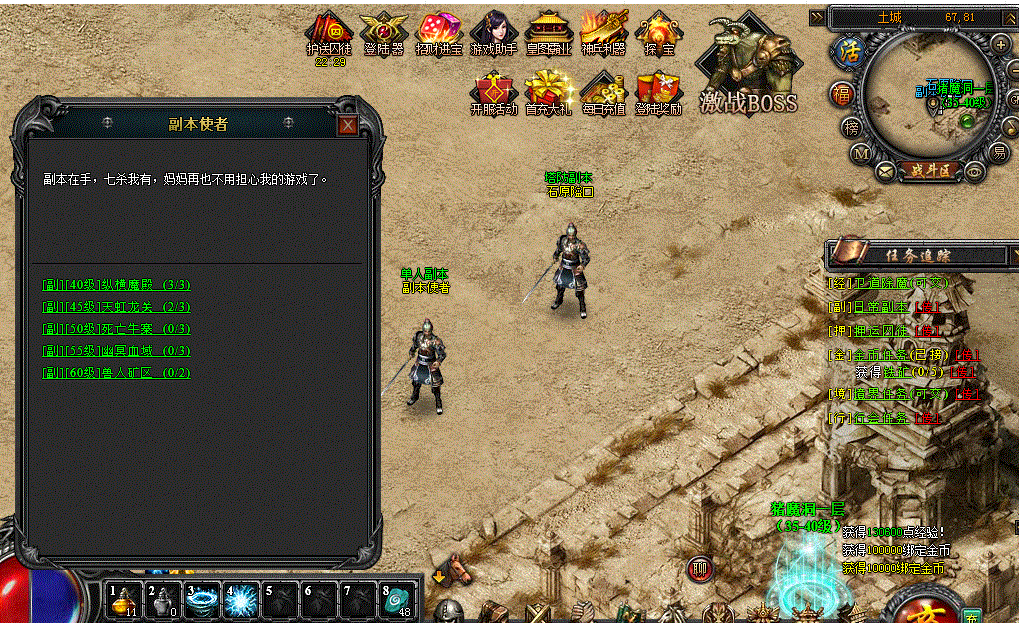Screen dimensions: 1019x623
Task: Open the 护送囚徒 escort event icon
Action: (x=329, y=34)
